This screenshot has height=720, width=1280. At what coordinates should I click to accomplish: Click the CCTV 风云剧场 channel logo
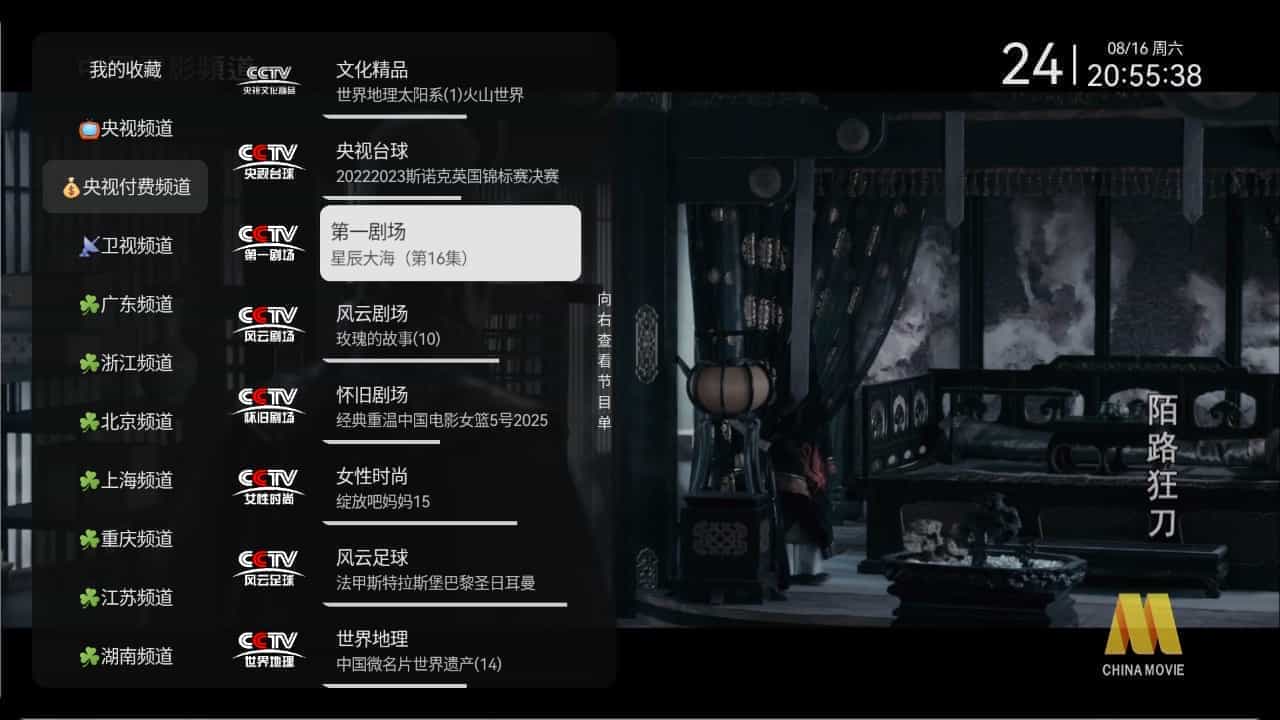pyautogui.click(x=268, y=323)
